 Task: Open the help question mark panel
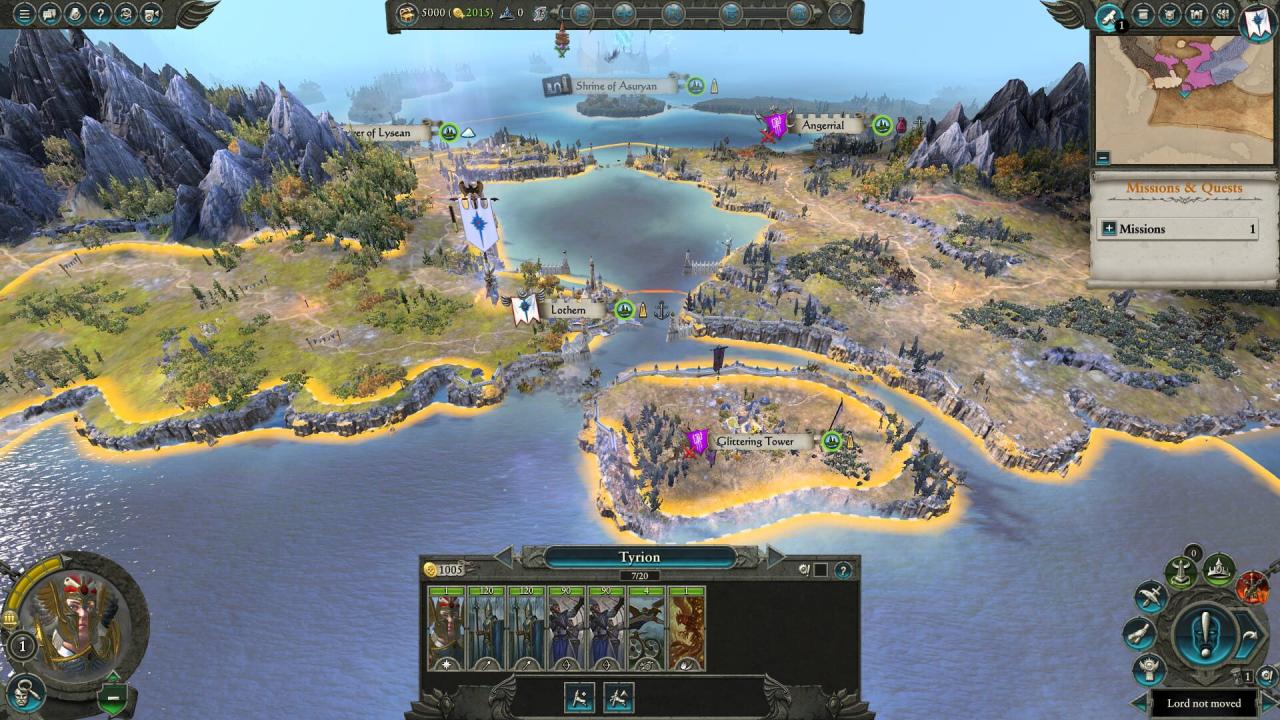point(101,14)
